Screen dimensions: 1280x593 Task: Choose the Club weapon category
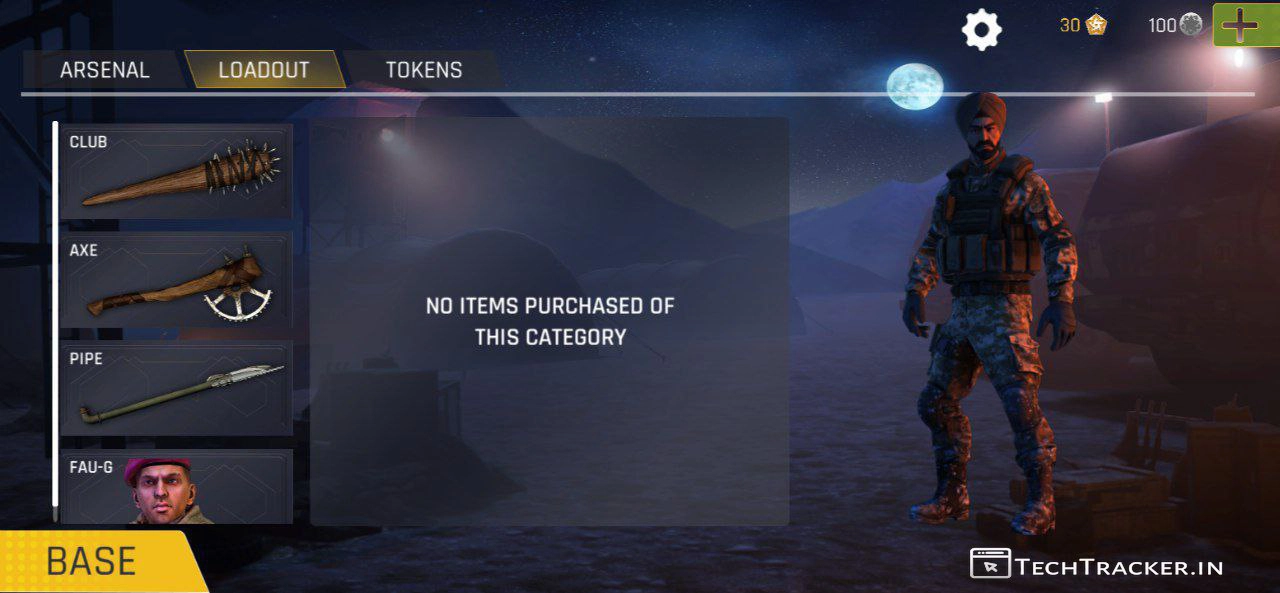pos(176,171)
